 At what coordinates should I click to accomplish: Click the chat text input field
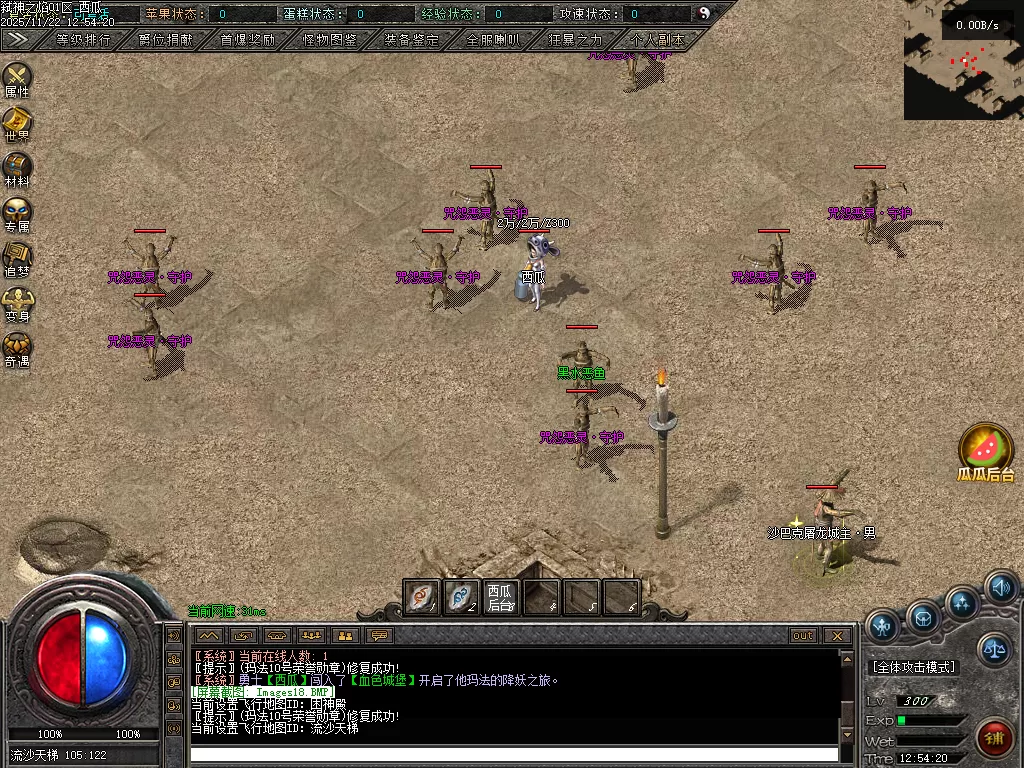click(514, 754)
